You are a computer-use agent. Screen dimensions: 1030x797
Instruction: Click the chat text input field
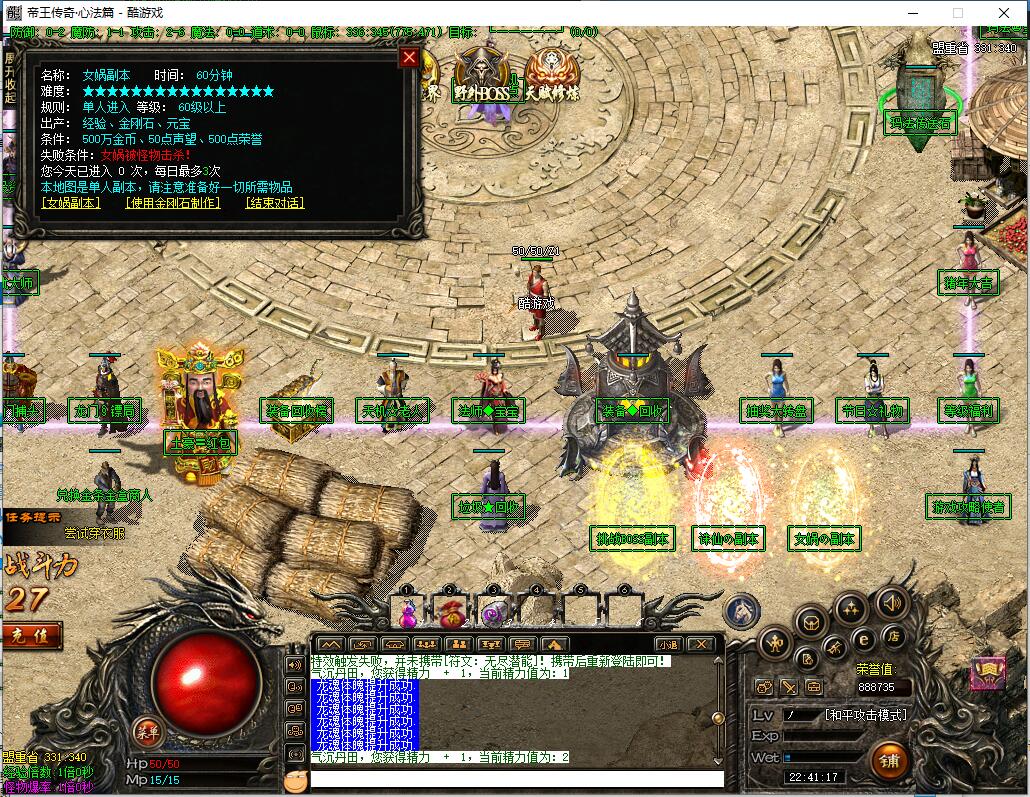[516, 778]
